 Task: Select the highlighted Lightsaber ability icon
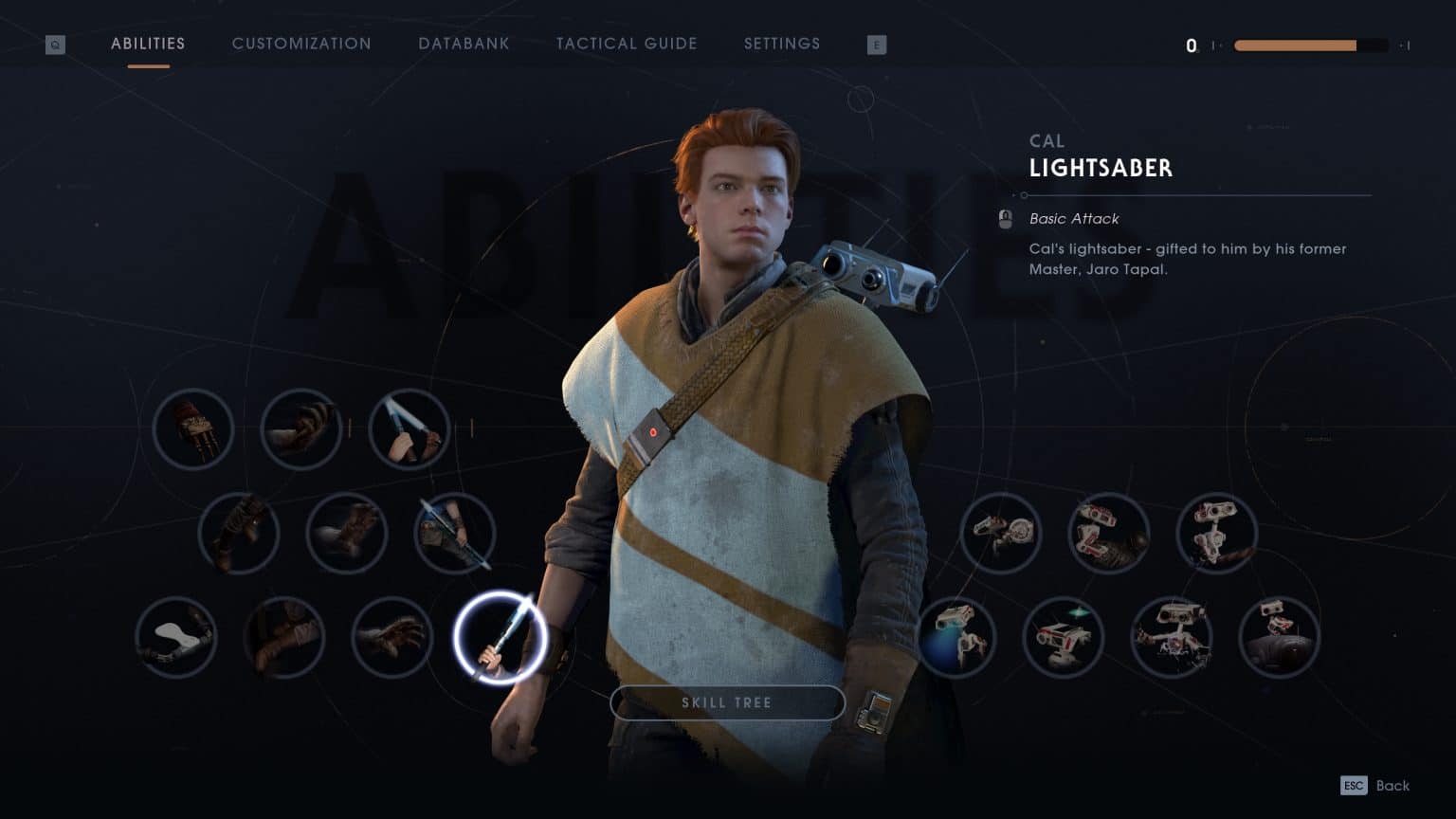point(501,638)
